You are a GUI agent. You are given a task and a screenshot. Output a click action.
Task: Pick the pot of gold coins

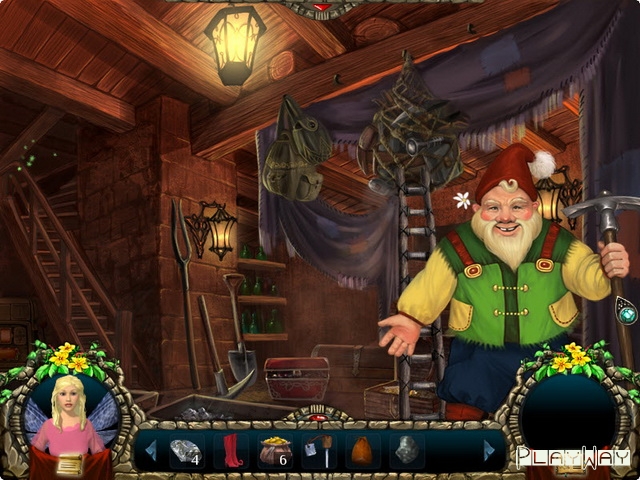274,450
